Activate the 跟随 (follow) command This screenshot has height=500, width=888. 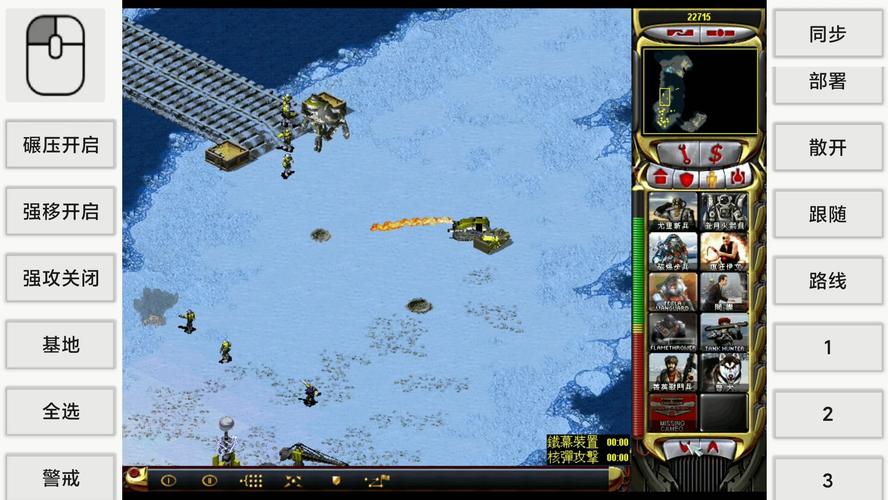tap(827, 215)
